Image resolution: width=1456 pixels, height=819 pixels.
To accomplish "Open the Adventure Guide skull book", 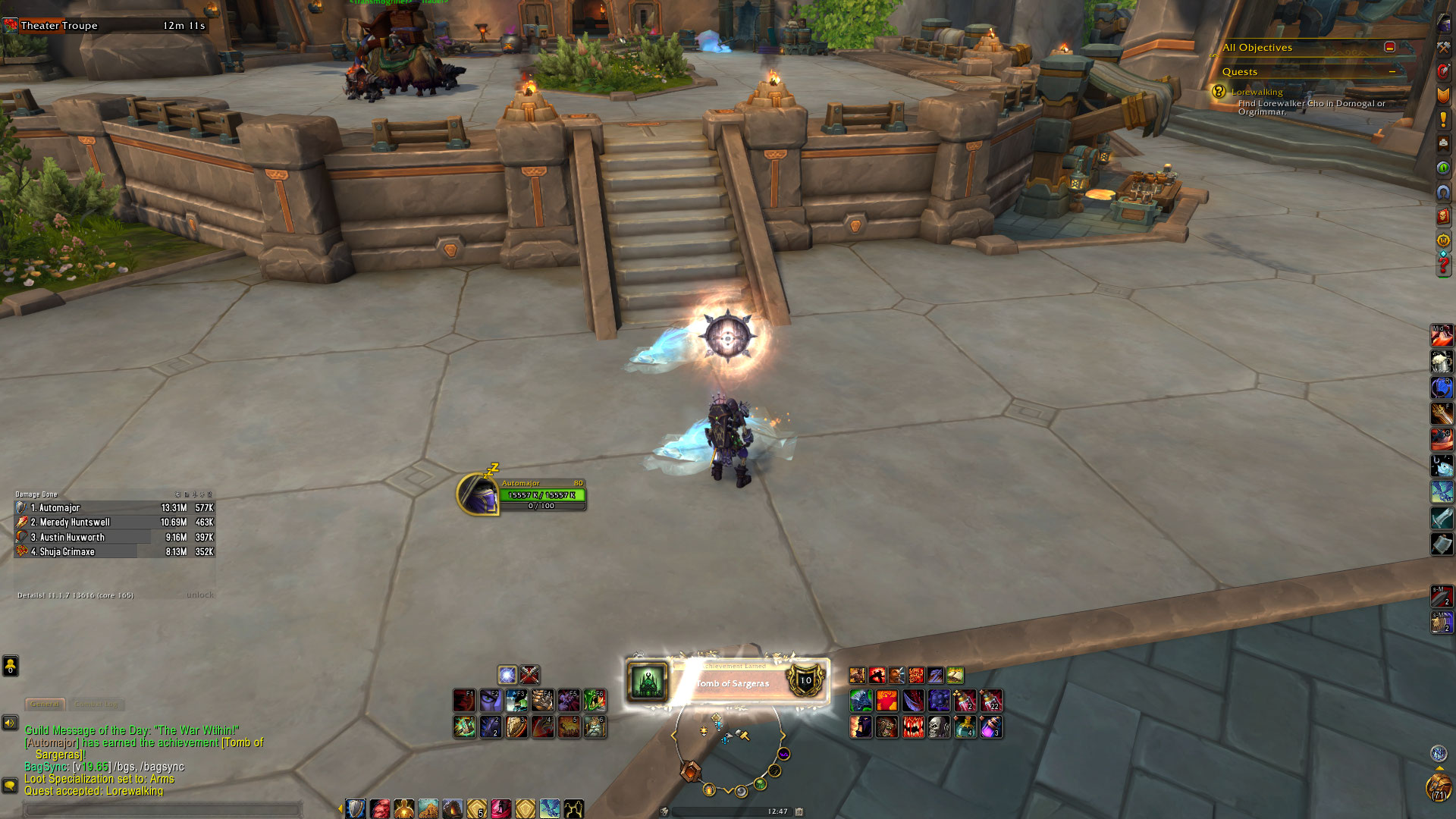I will point(1443,217).
